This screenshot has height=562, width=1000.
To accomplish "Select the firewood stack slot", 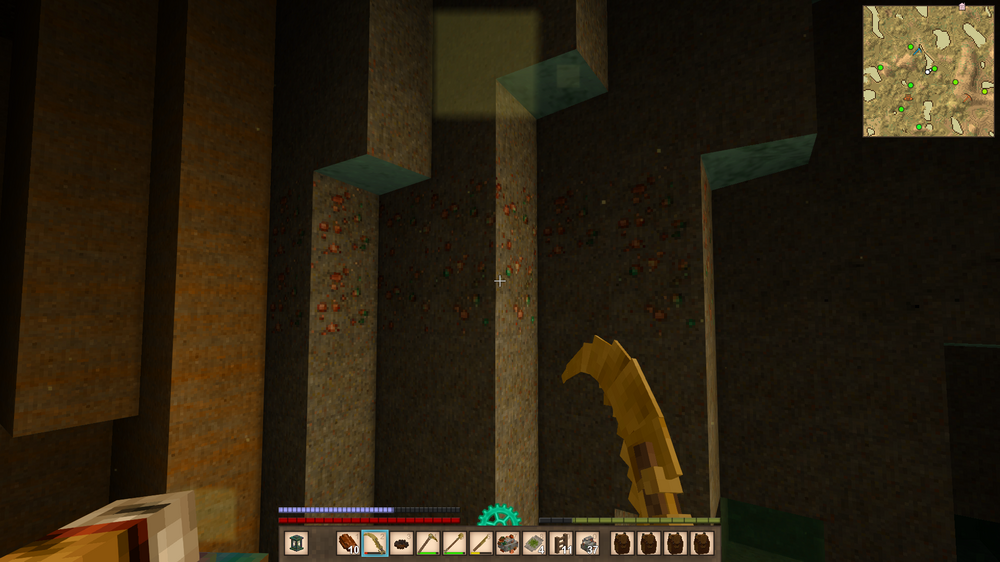I will pos(348,543).
